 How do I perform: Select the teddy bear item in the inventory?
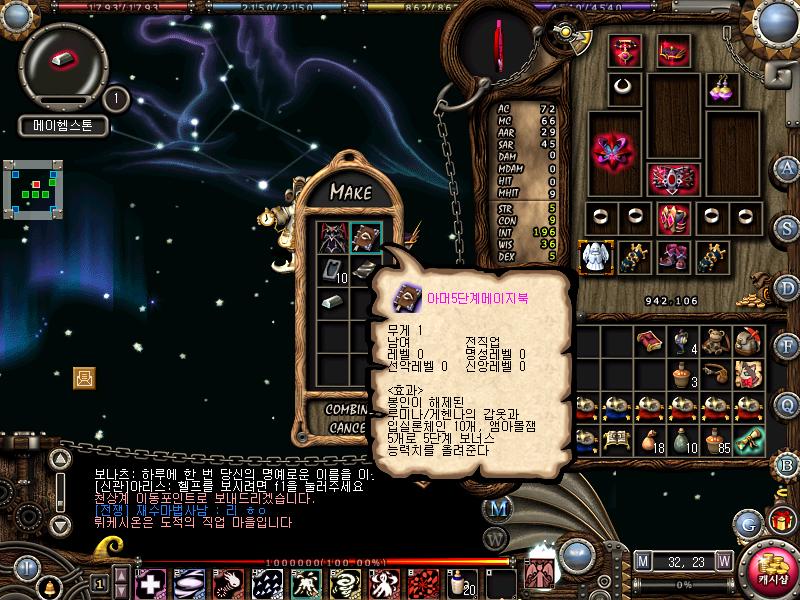713,342
